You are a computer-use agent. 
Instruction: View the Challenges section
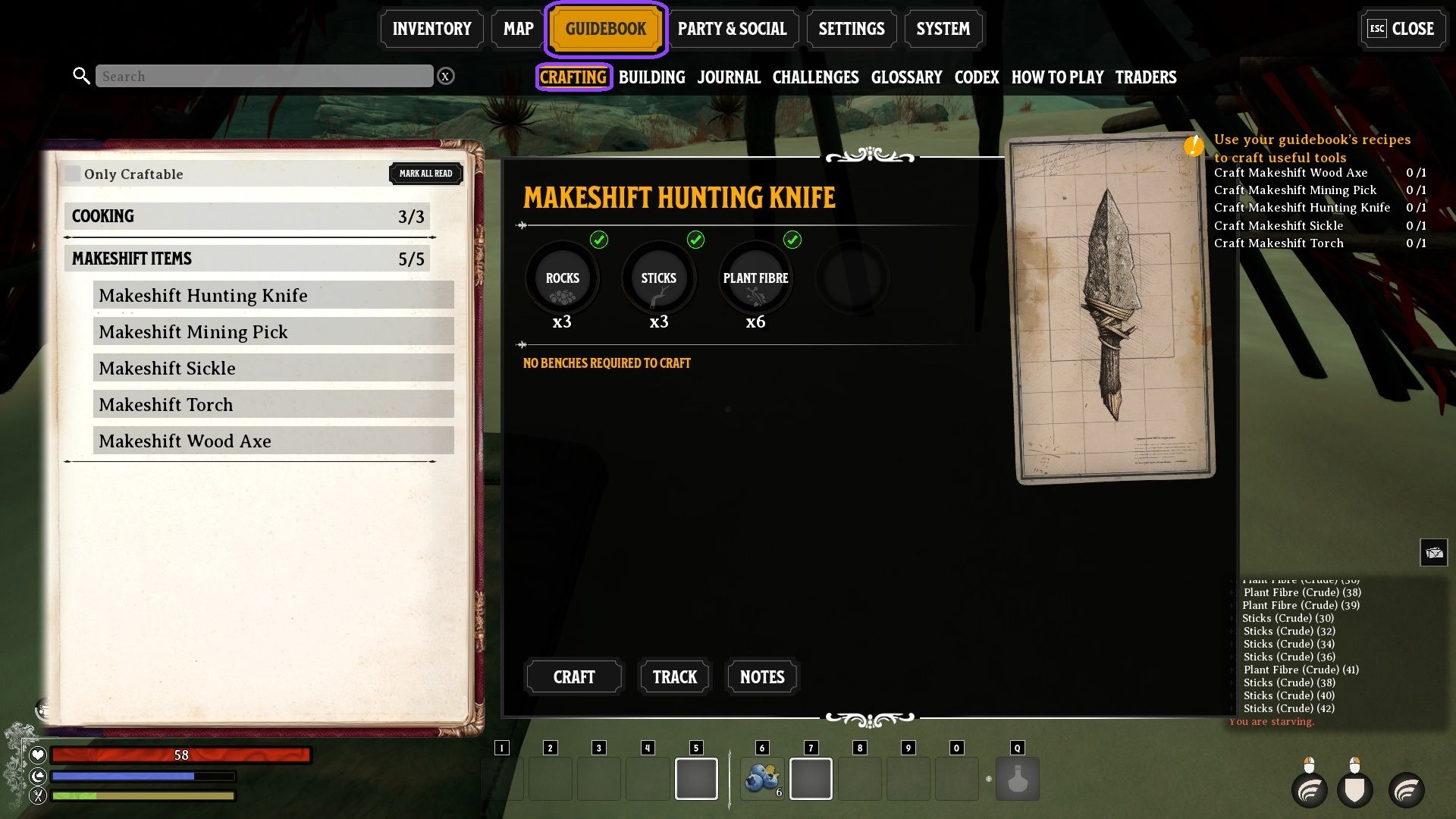tap(815, 77)
